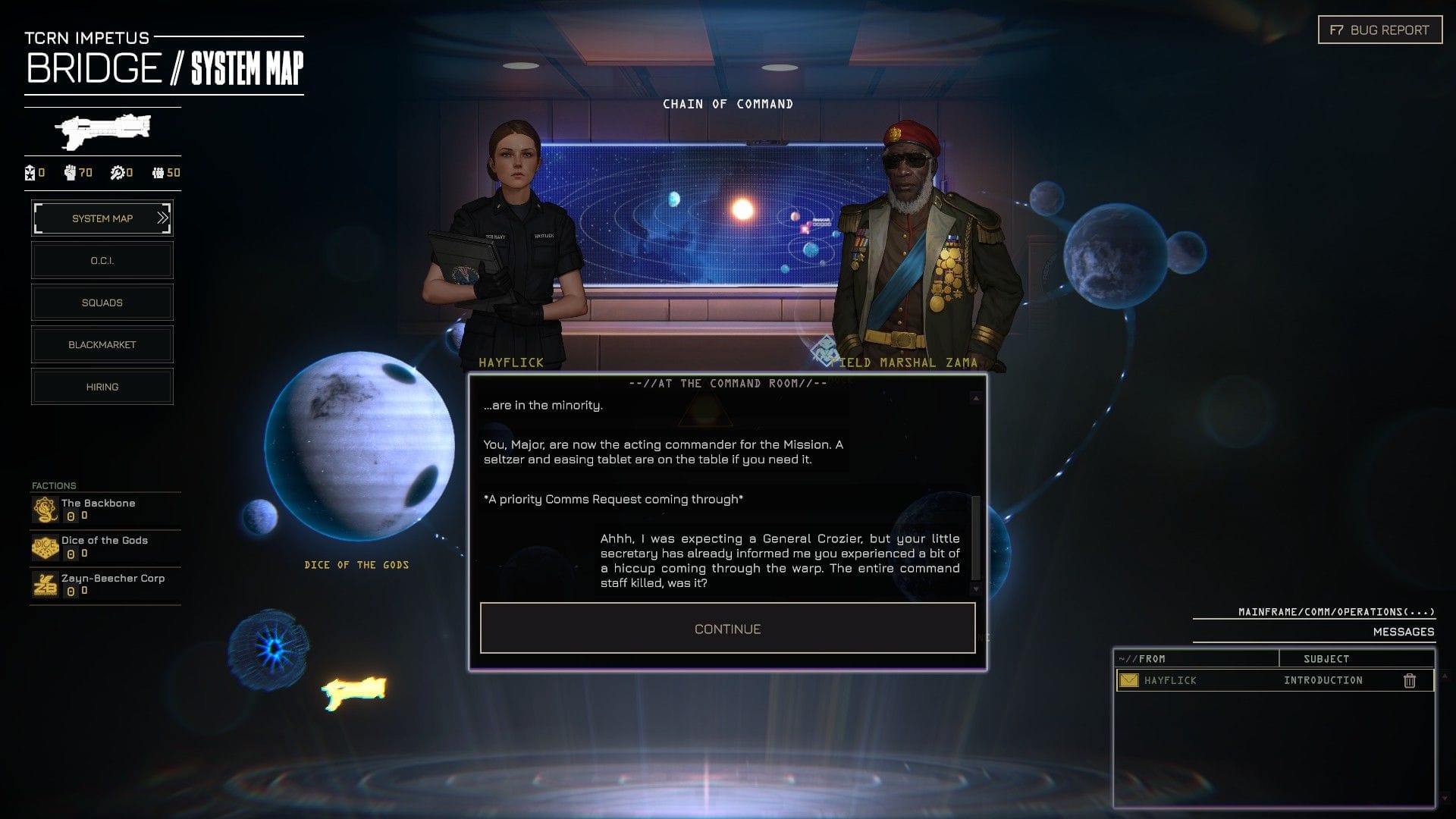Open the Blackmarket section
Viewport: 1456px width, 819px height.
click(102, 344)
